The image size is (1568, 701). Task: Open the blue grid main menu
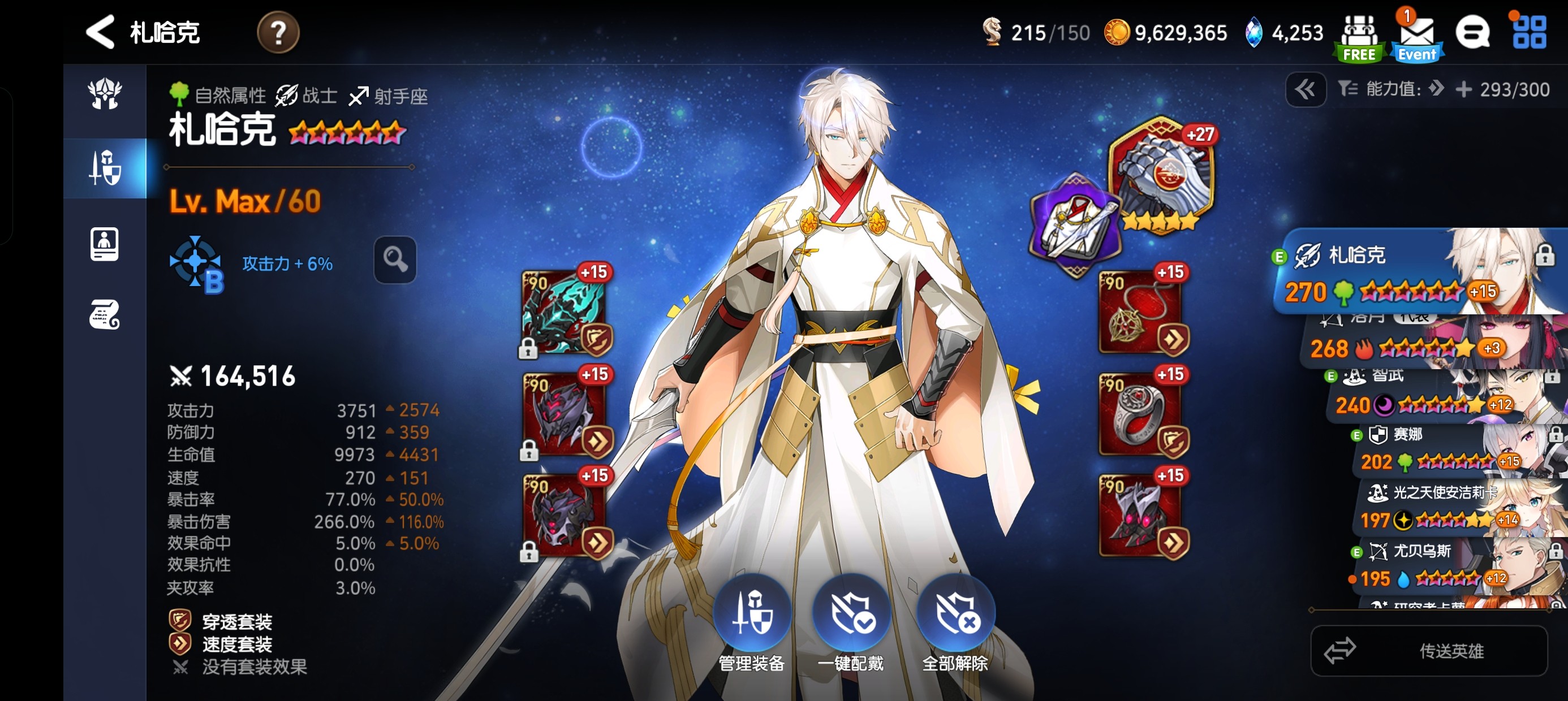click(1529, 32)
